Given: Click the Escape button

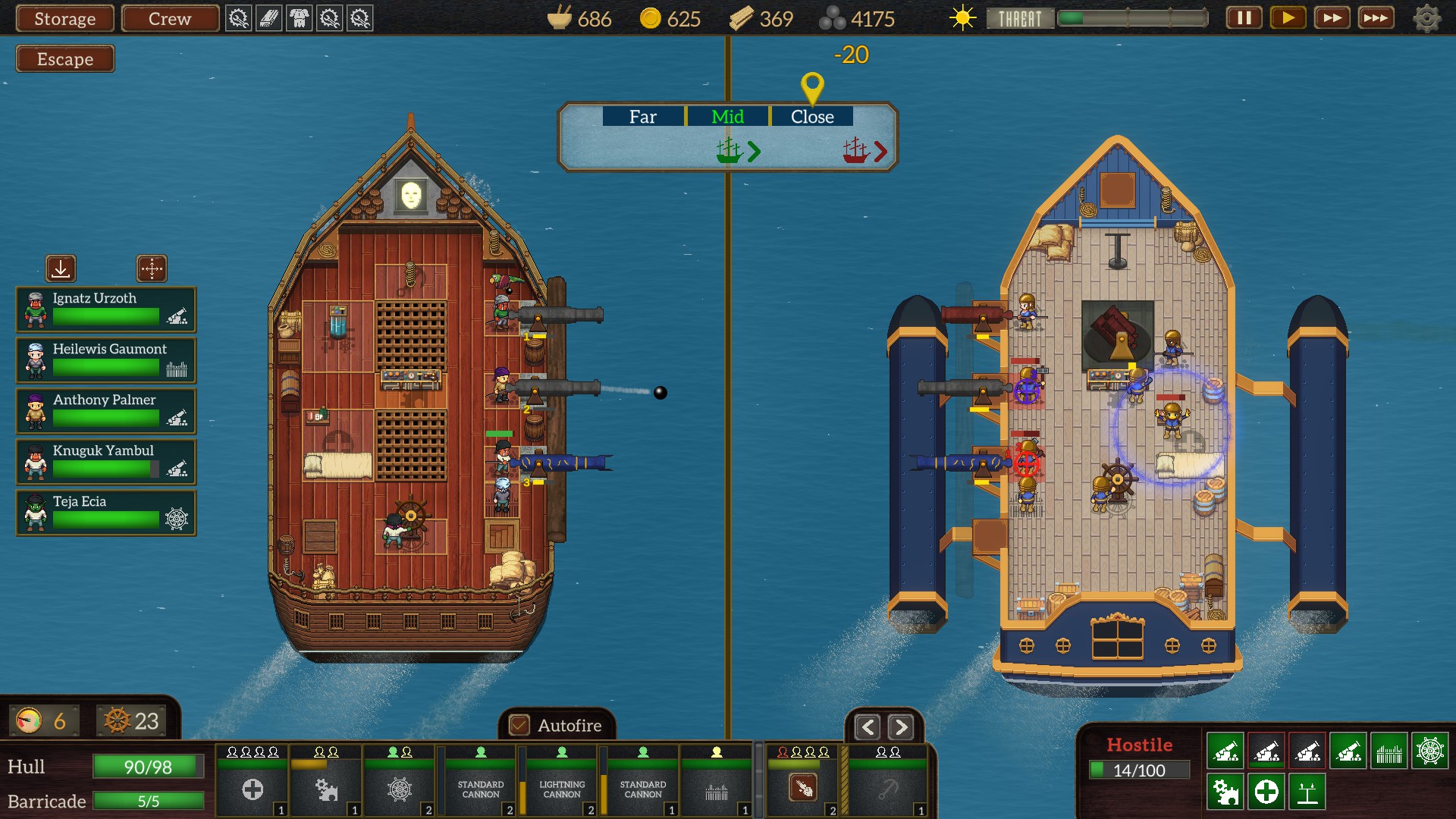Looking at the screenshot, I should [x=65, y=59].
